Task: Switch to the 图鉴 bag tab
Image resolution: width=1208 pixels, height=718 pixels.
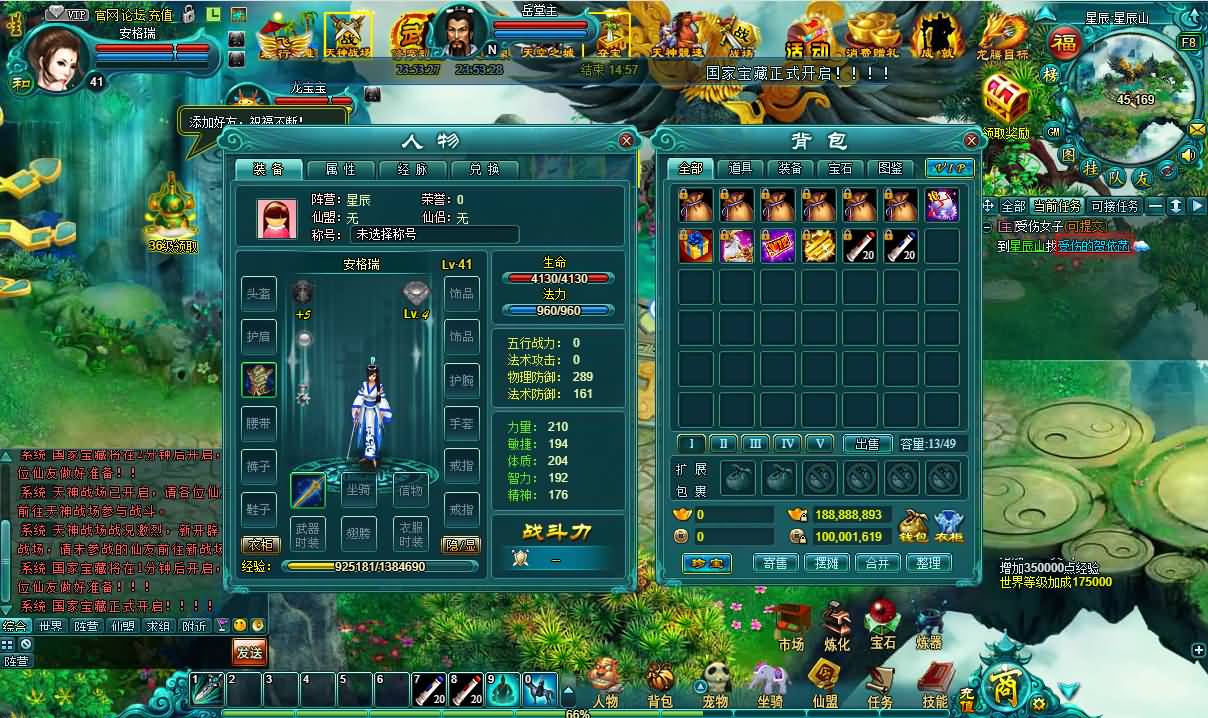Action: pos(890,168)
